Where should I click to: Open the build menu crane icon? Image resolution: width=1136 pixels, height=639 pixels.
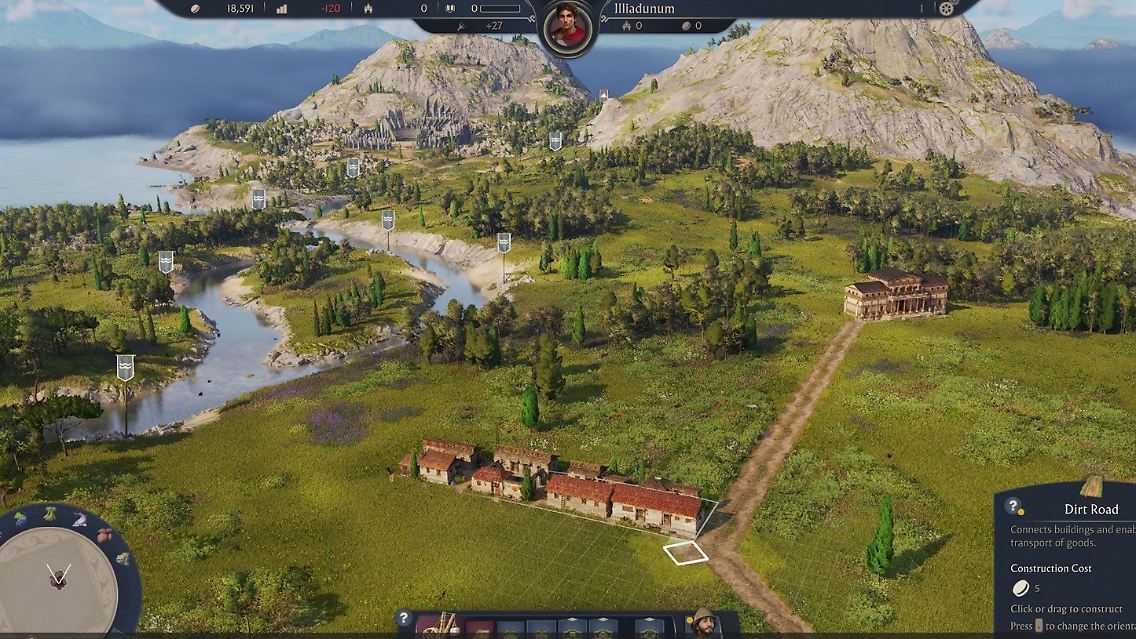pos(438,626)
